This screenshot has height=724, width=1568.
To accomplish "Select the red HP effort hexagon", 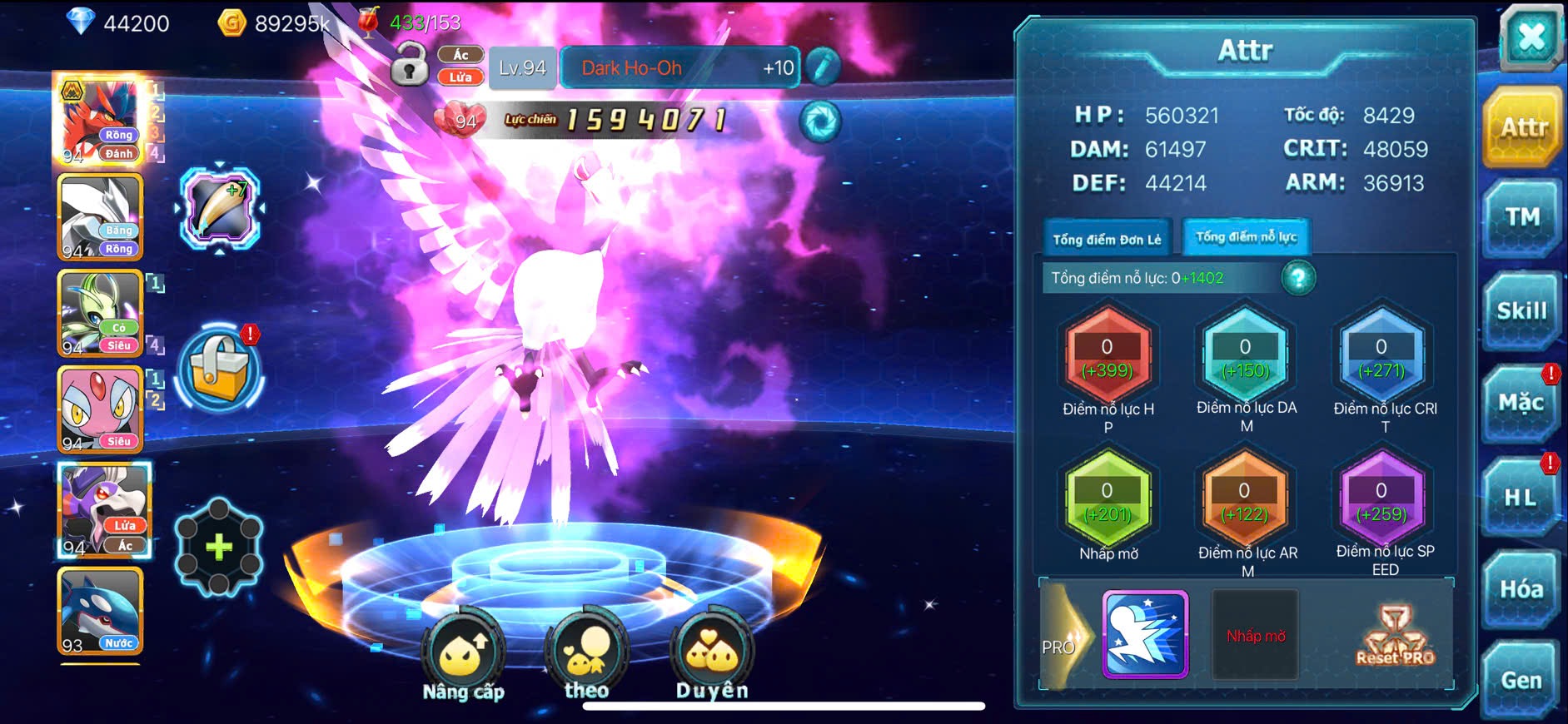I will 1108,357.
